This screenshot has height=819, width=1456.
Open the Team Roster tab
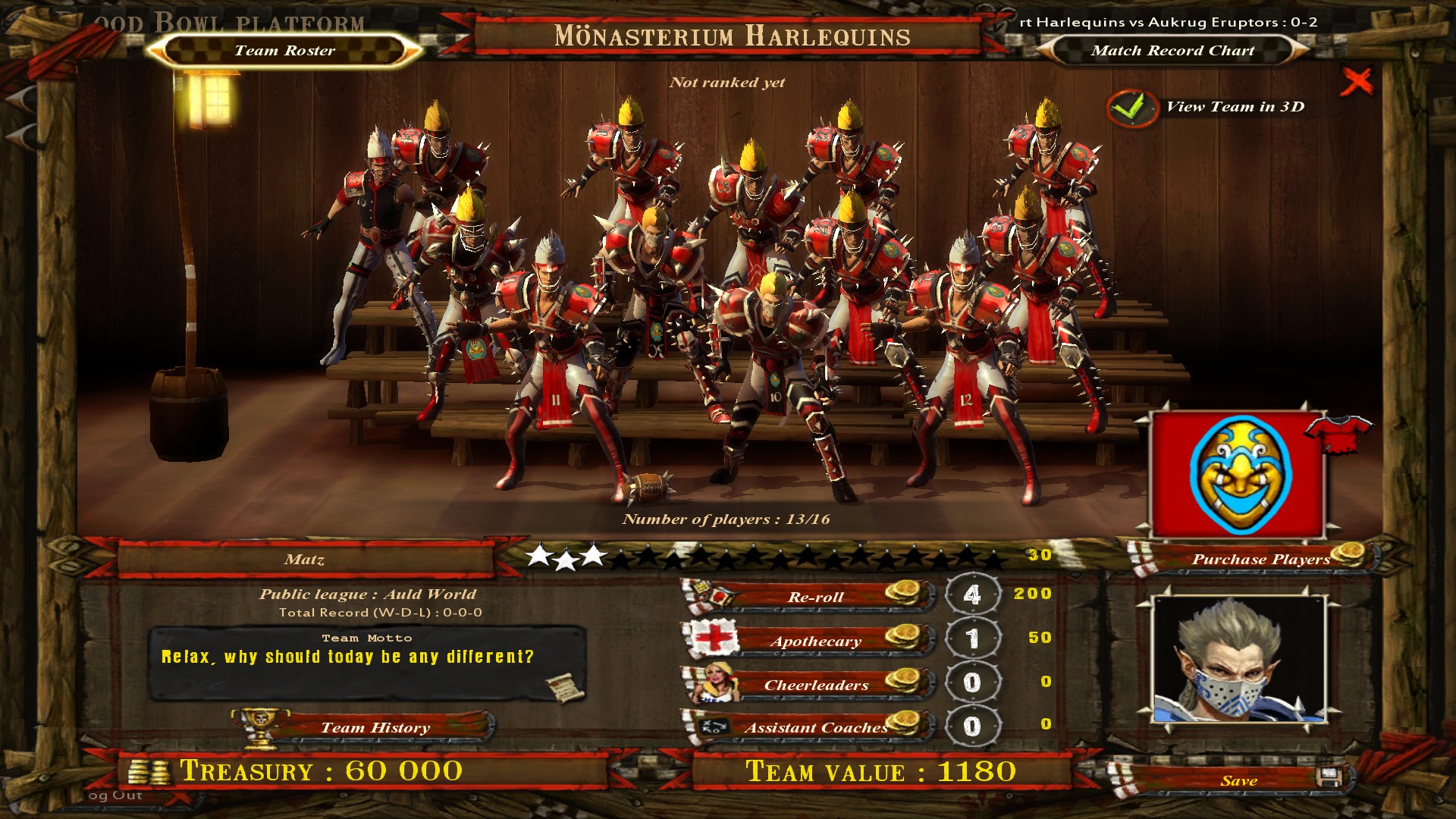click(284, 51)
